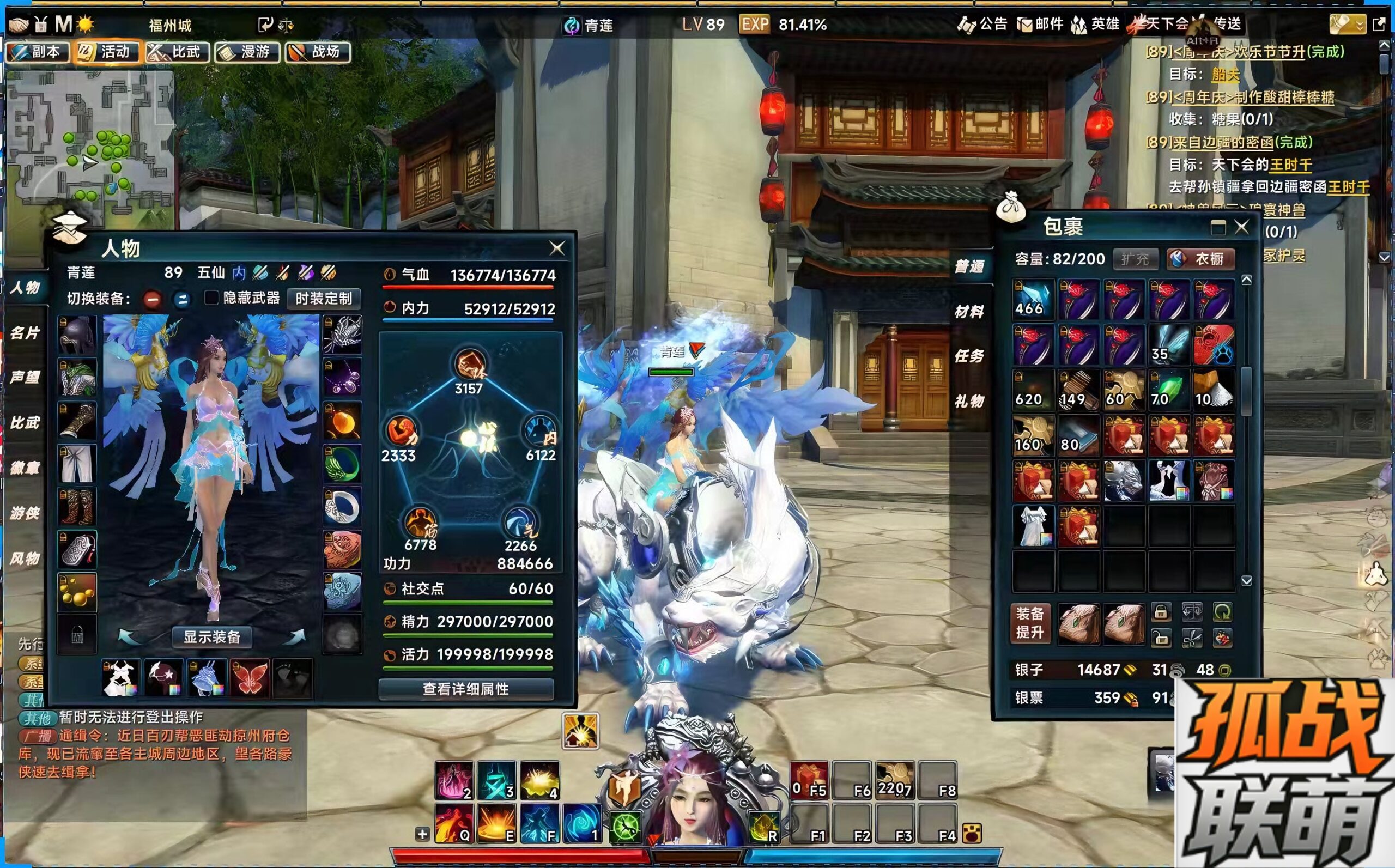Viewport: 1395px width, 868px height.
Task: Open the 比武 duel menu
Action: coord(178,52)
